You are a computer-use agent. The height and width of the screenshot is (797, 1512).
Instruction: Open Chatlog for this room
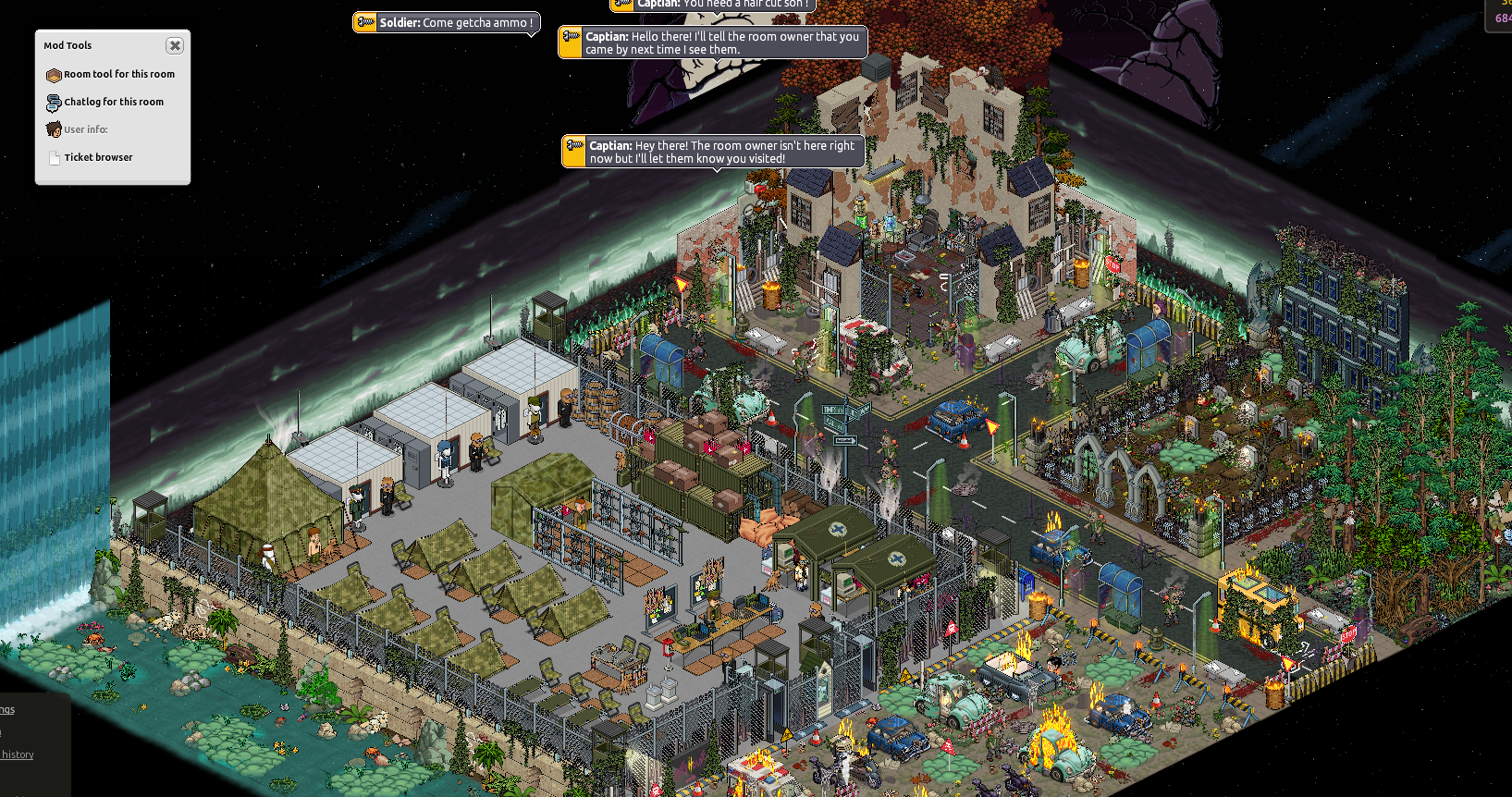[113, 103]
